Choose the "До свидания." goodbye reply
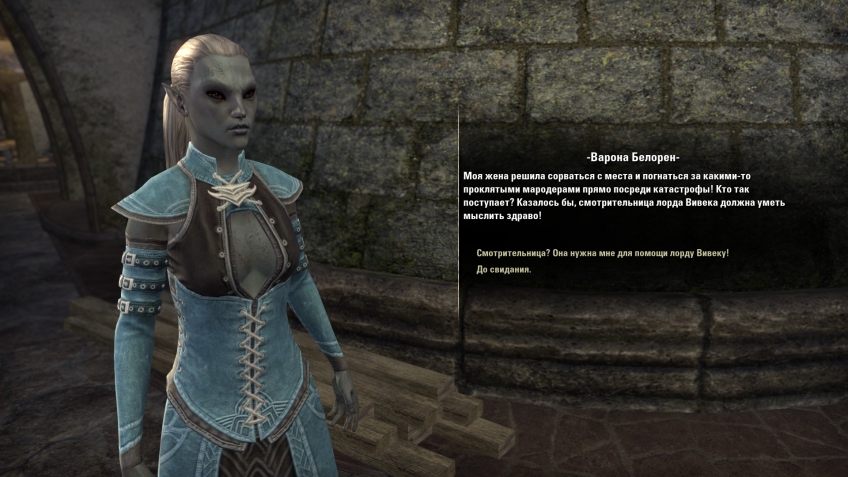The width and height of the screenshot is (848, 477). point(504,270)
